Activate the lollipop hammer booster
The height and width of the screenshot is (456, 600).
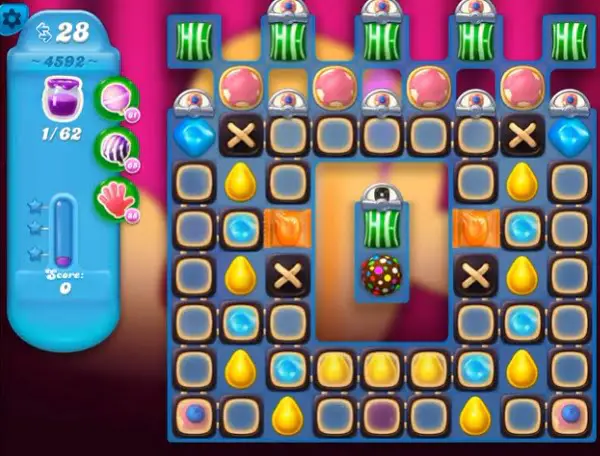point(114,100)
